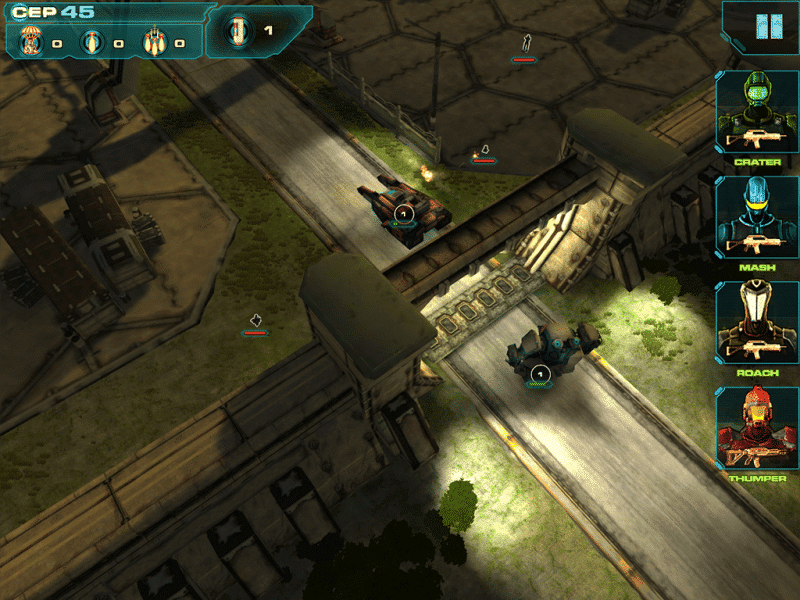Screen dimensions: 800x600
Task: Select the Crater soldier portrait
Action: [756, 111]
